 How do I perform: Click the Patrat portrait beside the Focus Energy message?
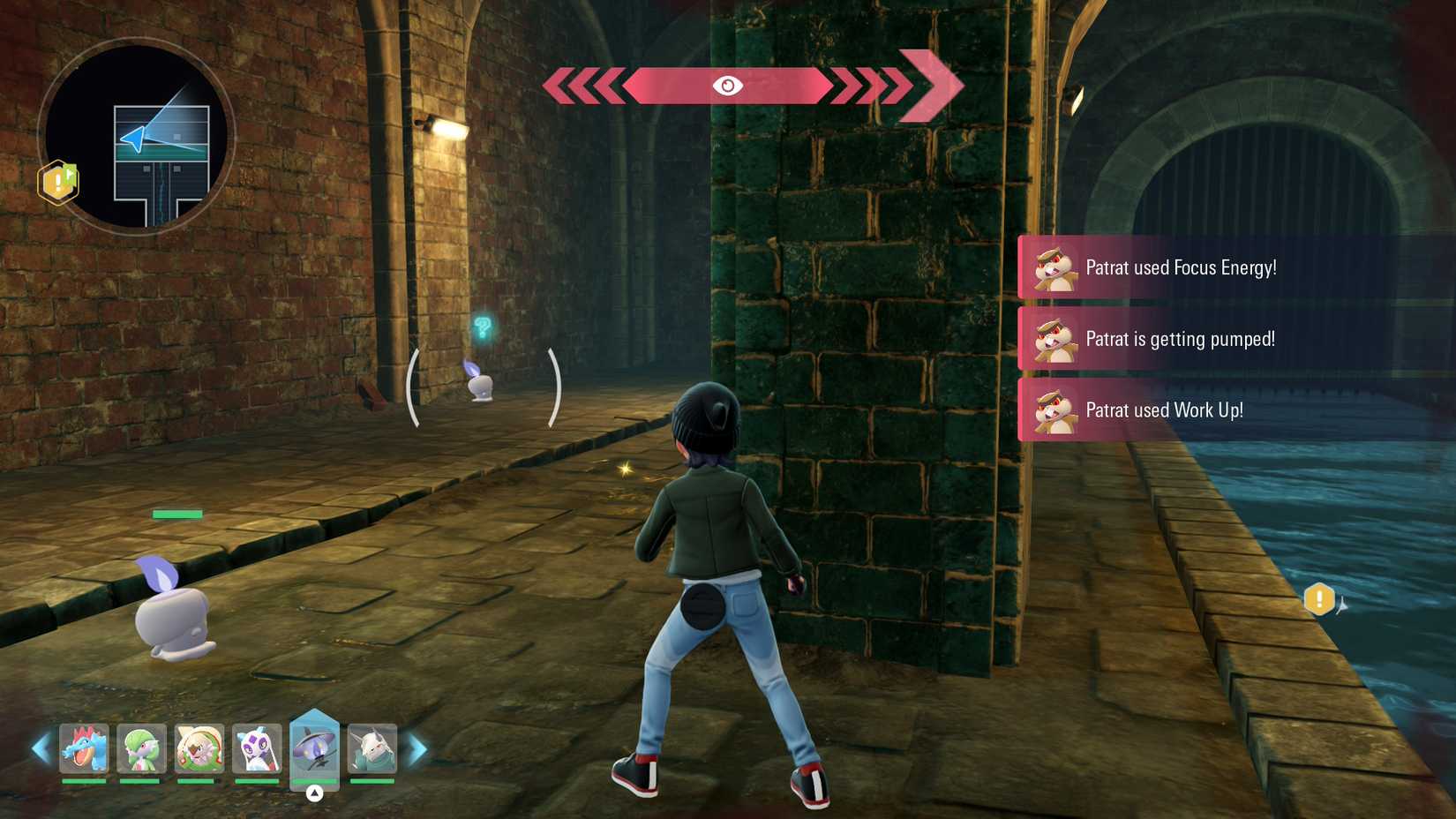1055,267
